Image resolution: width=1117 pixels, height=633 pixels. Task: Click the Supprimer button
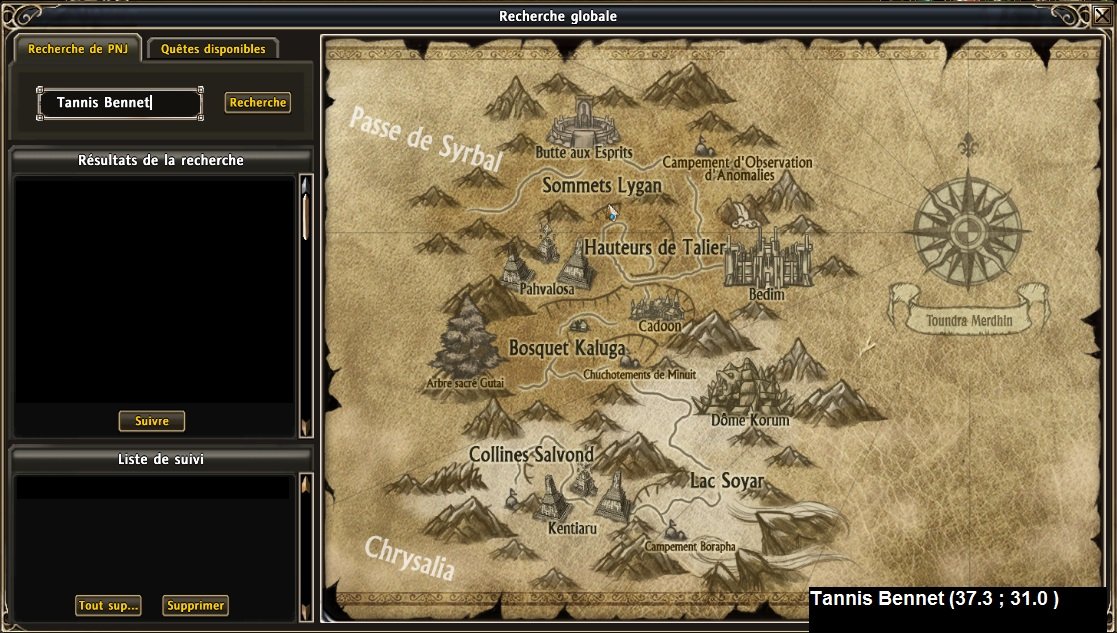pyautogui.click(x=196, y=605)
